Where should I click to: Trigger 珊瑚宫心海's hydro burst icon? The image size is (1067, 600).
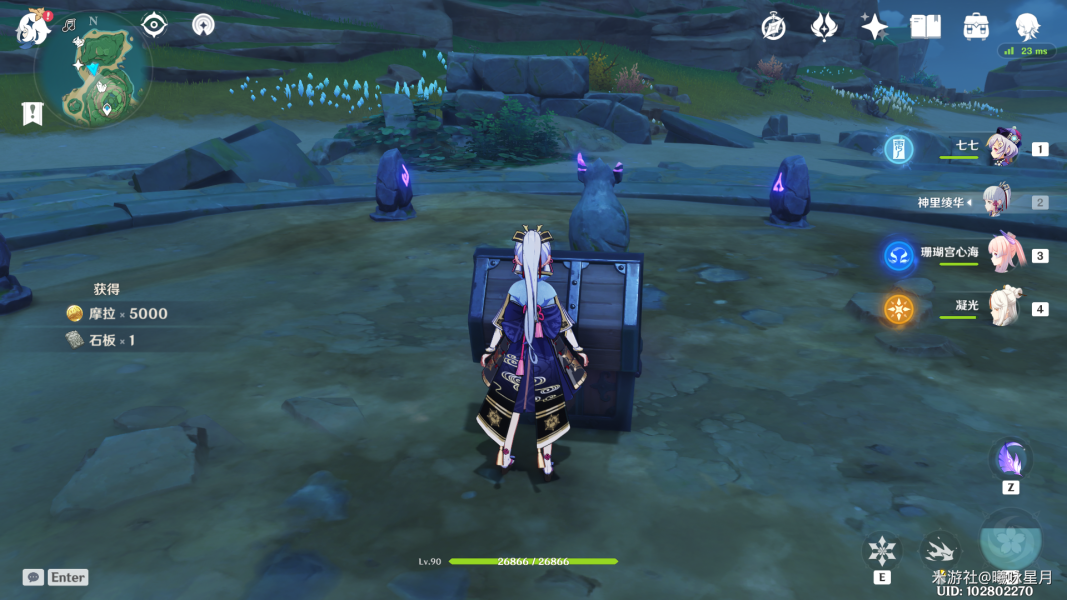[898, 255]
